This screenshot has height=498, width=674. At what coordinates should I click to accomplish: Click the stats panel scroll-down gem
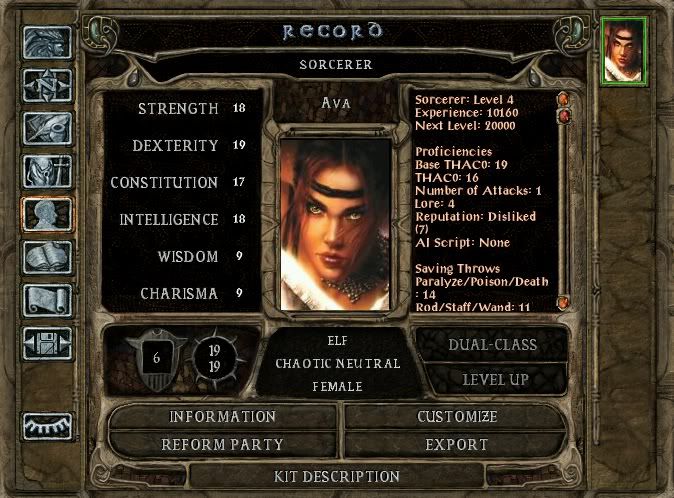(563, 301)
